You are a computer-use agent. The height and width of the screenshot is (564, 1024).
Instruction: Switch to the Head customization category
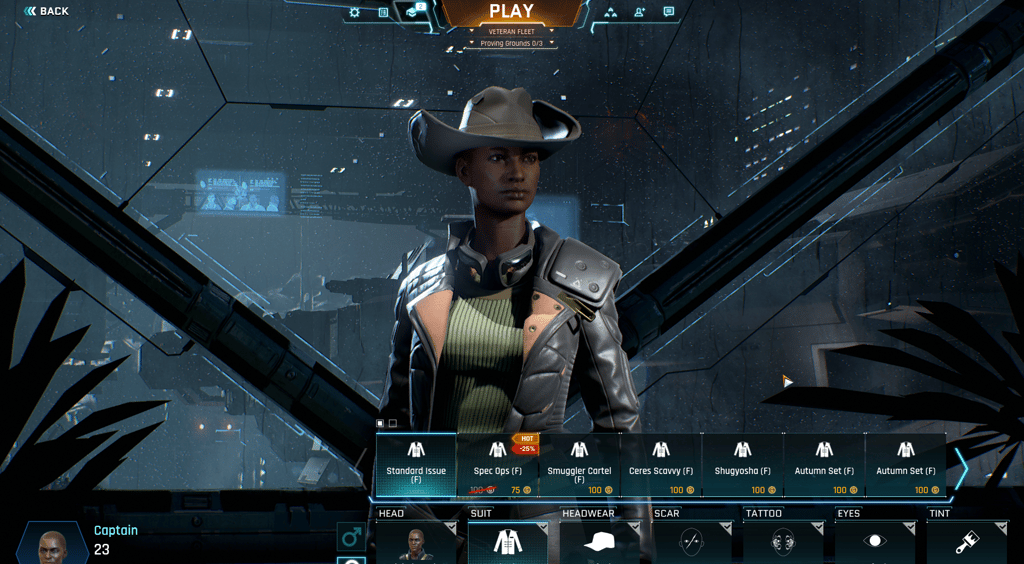(416, 541)
